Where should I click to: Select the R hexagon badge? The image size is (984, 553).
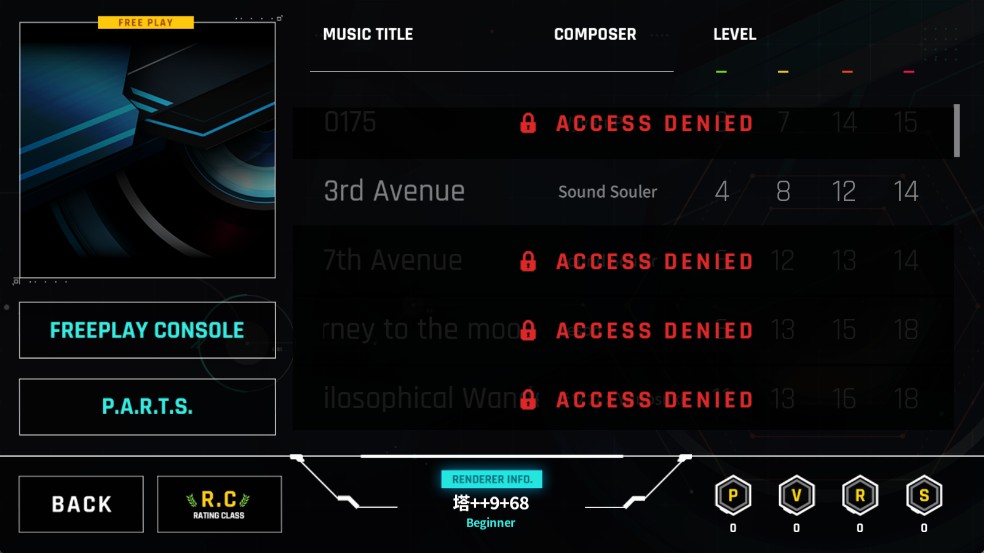click(x=860, y=495)
